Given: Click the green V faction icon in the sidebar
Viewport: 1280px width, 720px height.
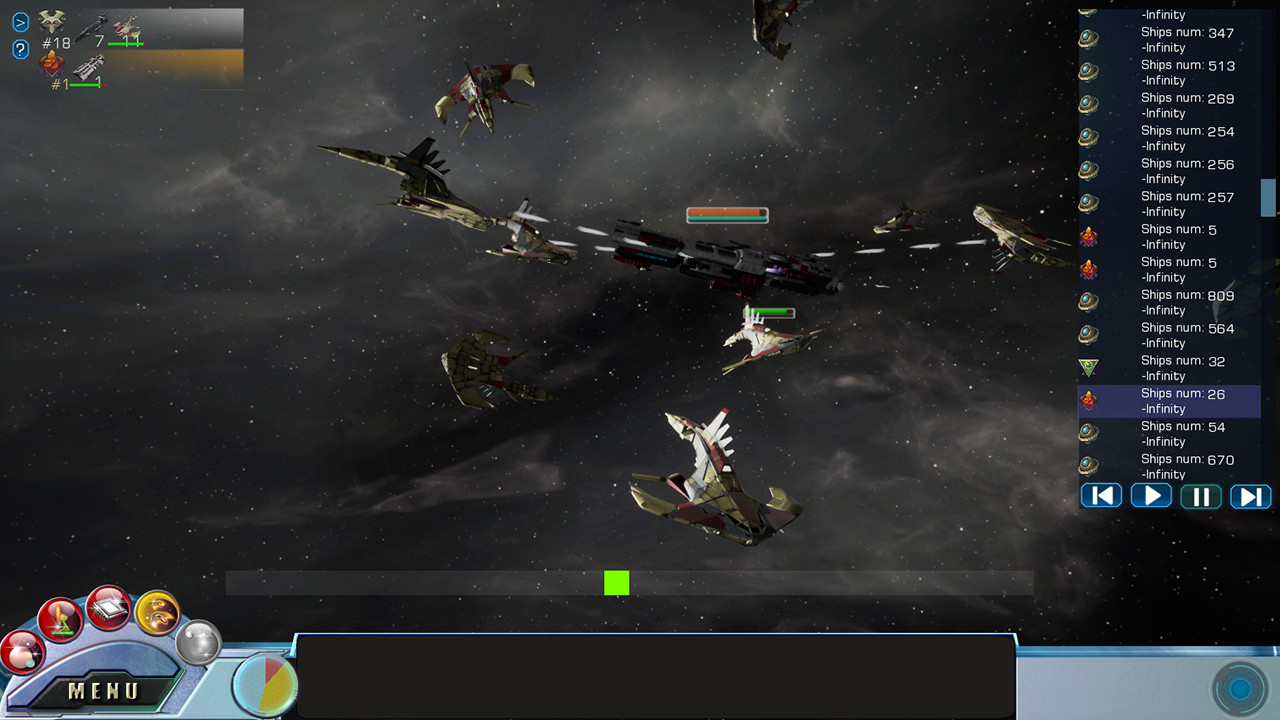Looking at the screenshot, I should click(x=1088, y=368).
